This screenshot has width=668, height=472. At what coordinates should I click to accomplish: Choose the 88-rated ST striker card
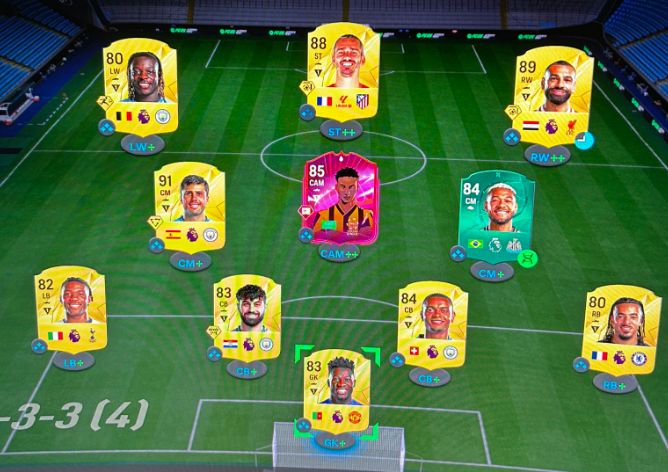click(x=343, y=72)
